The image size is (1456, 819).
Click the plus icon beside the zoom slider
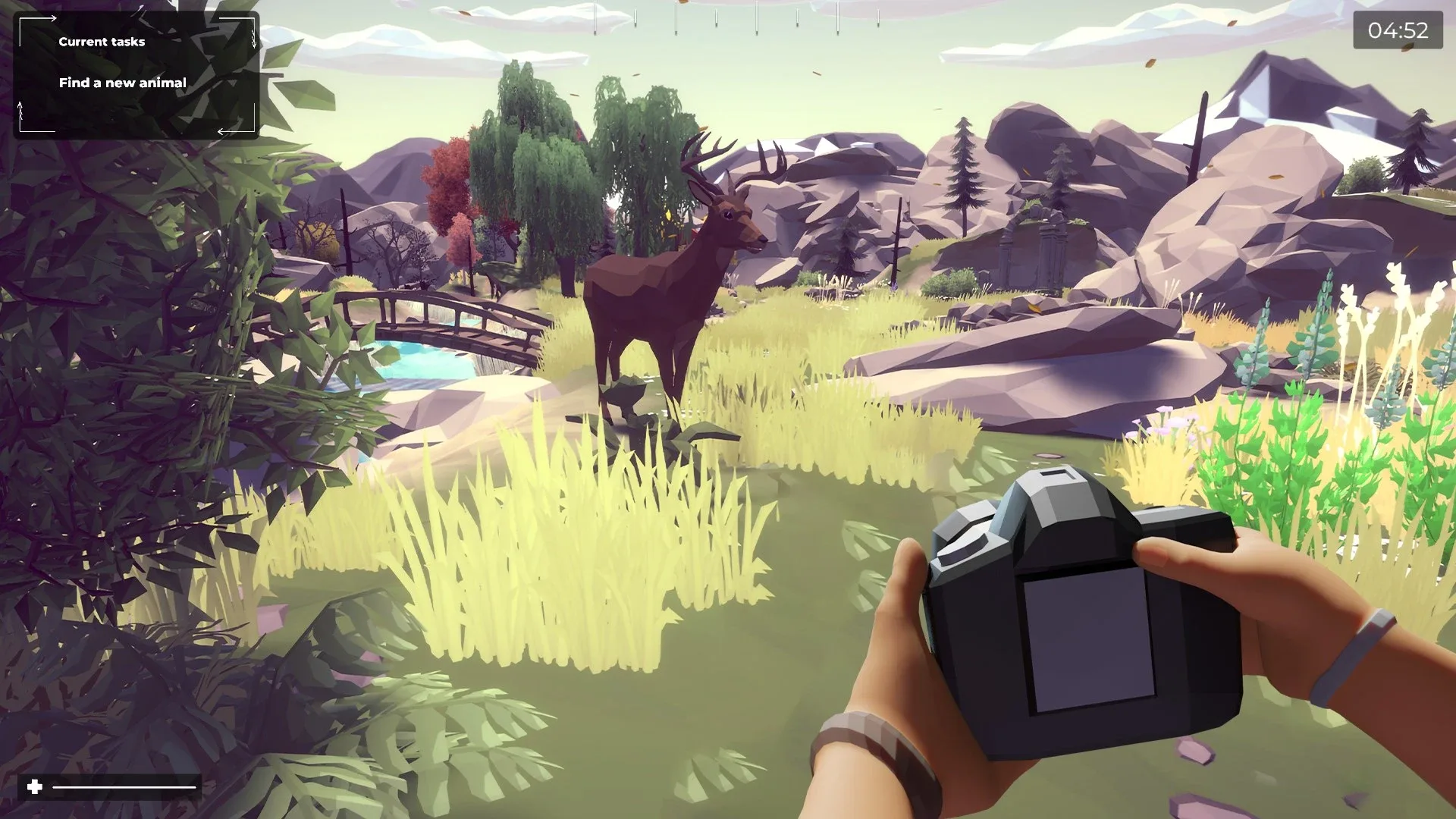(x=36, y=787)
